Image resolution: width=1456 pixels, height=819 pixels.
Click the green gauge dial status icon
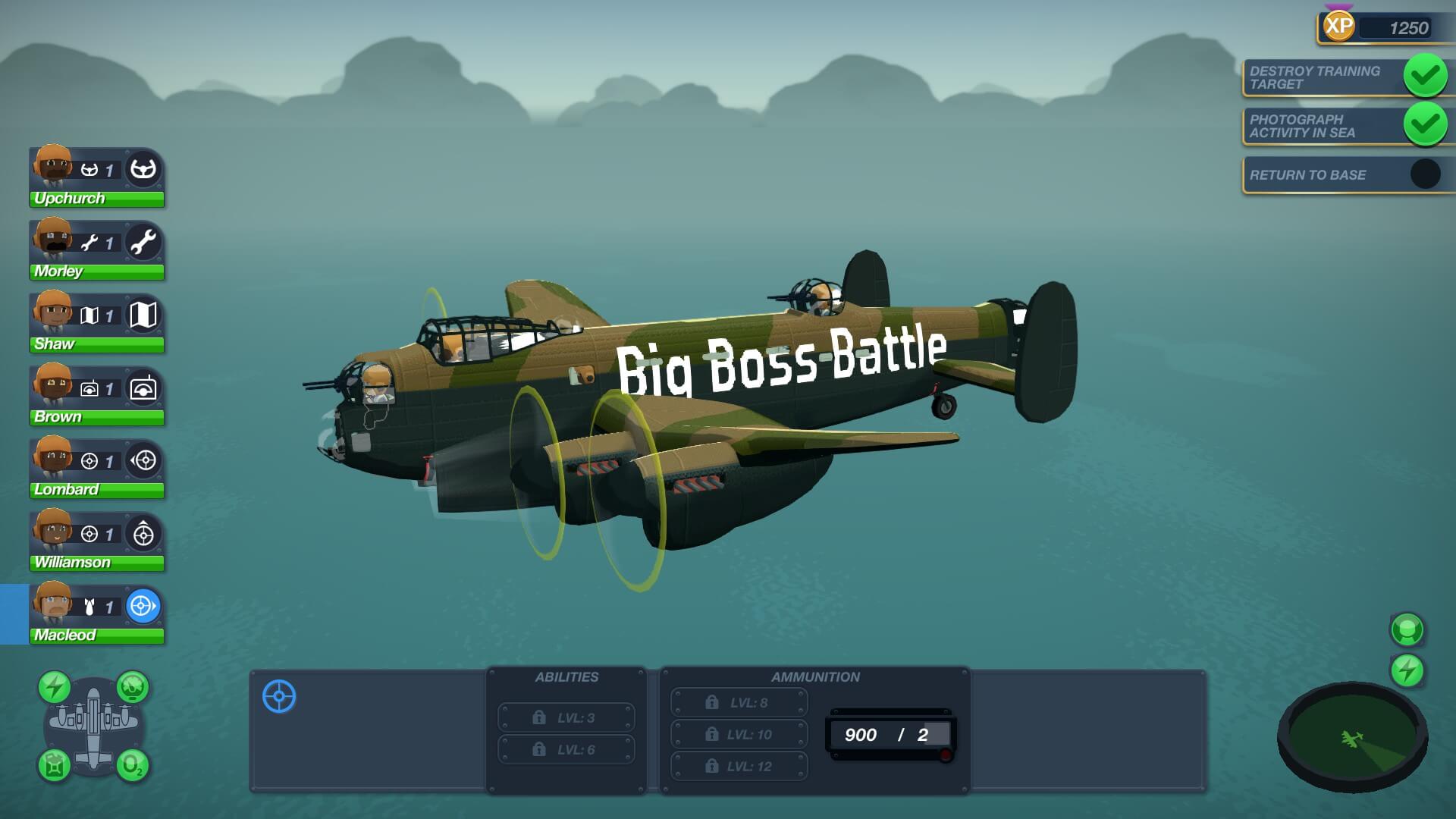(x=133, y=687)
